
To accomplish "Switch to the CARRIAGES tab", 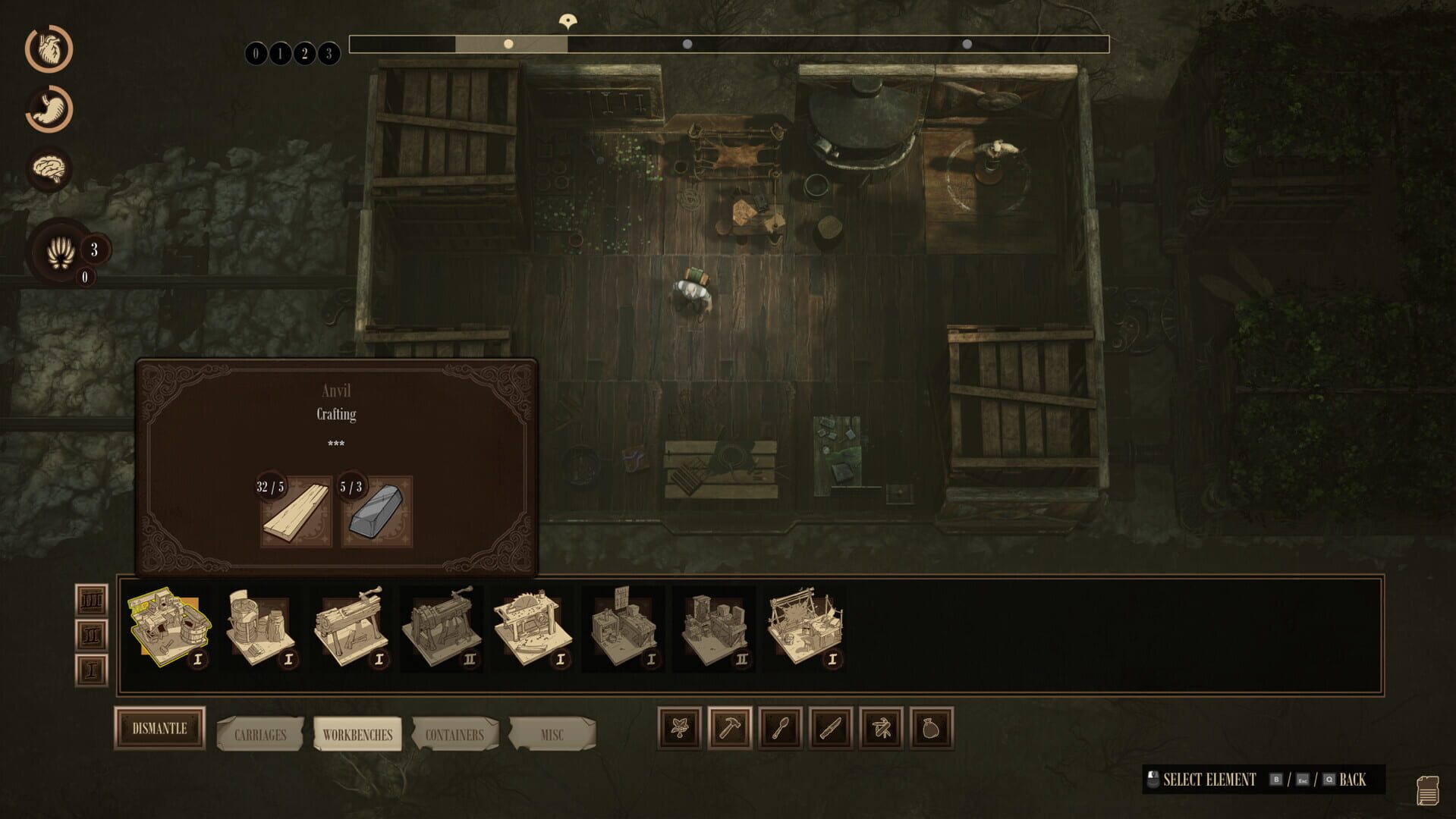I will point(259,733).
